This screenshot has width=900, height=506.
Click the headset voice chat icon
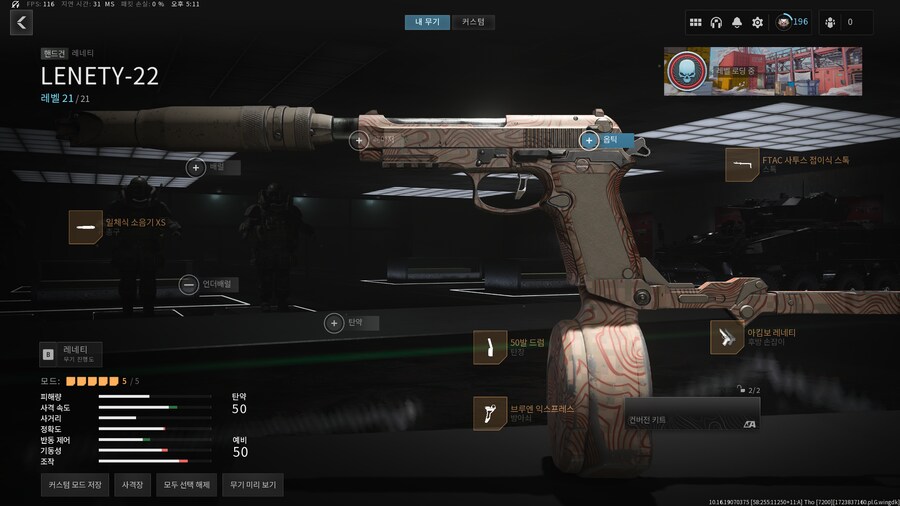click(x=716, y=22)
